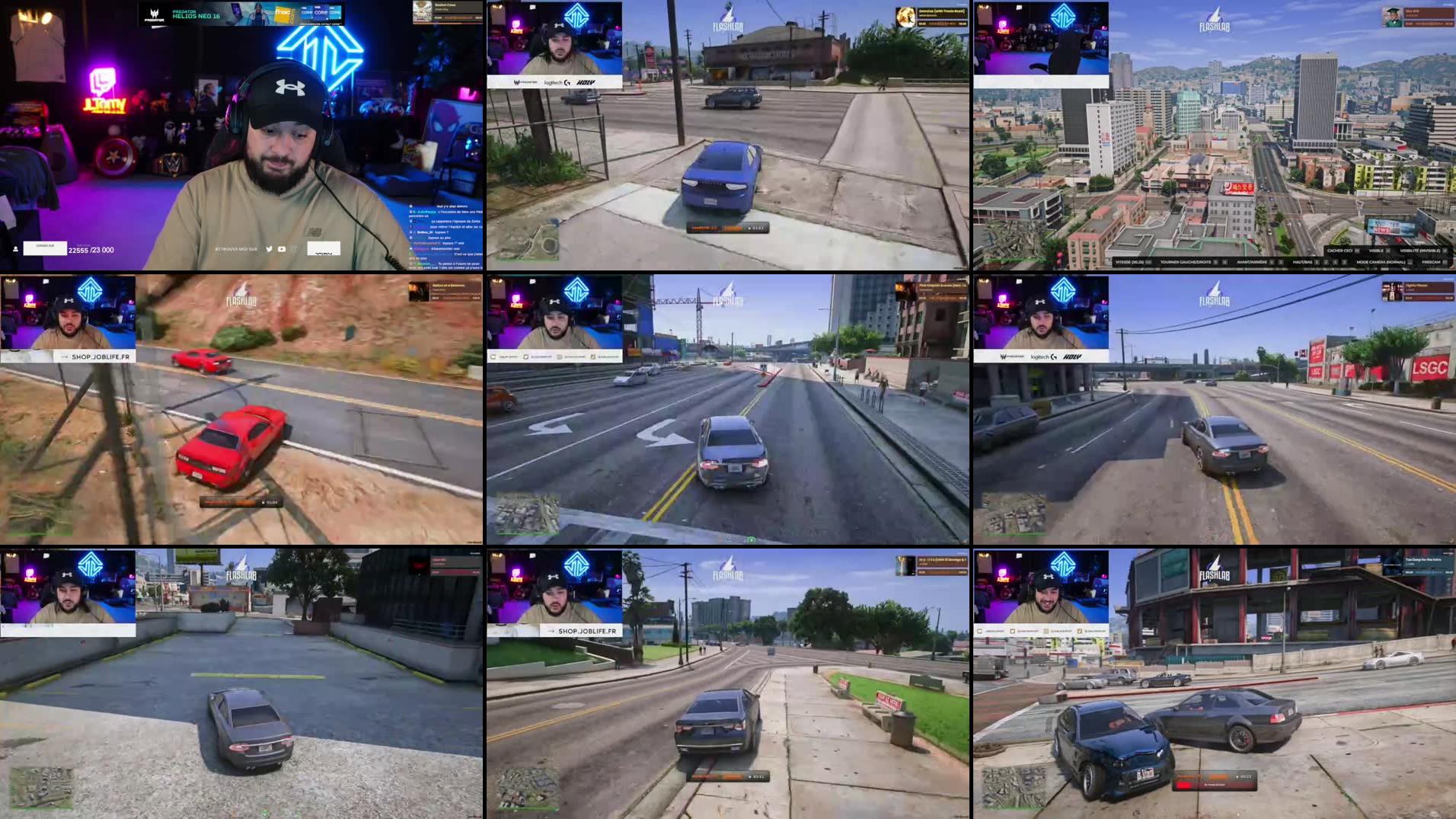Image resolution: width=1456 pixels, height=819 pixels.
Task: Open the JOBLIFE logo box in the overlay
Action: click(x=324, y=249)
